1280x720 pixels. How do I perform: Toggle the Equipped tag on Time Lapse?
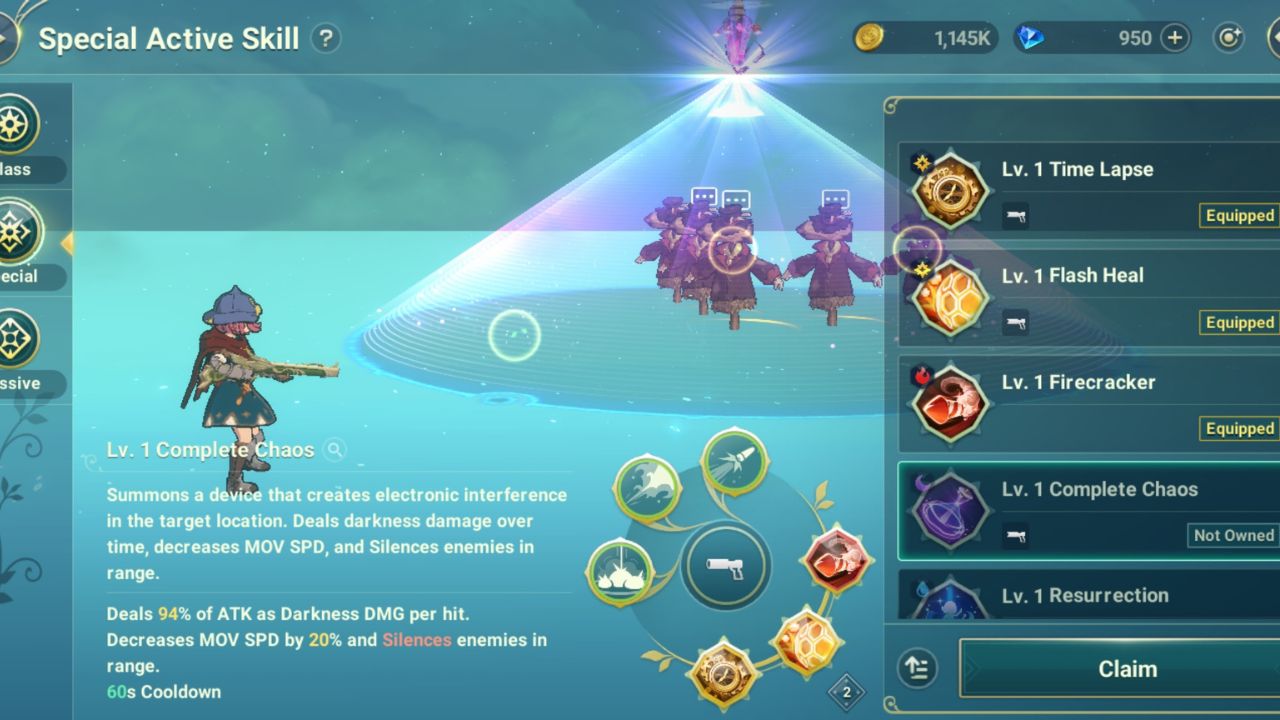click(x=1238, y=215)
